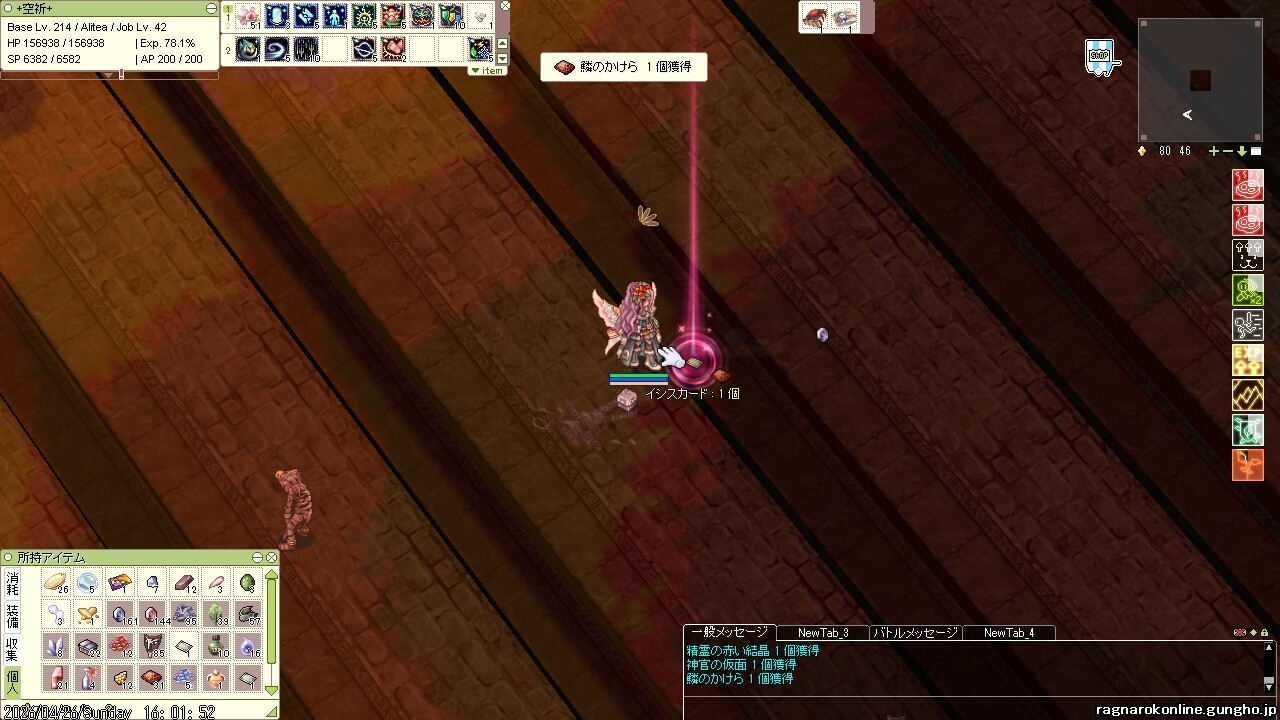Switch to the 装備 inventory tab

[13, 615]
